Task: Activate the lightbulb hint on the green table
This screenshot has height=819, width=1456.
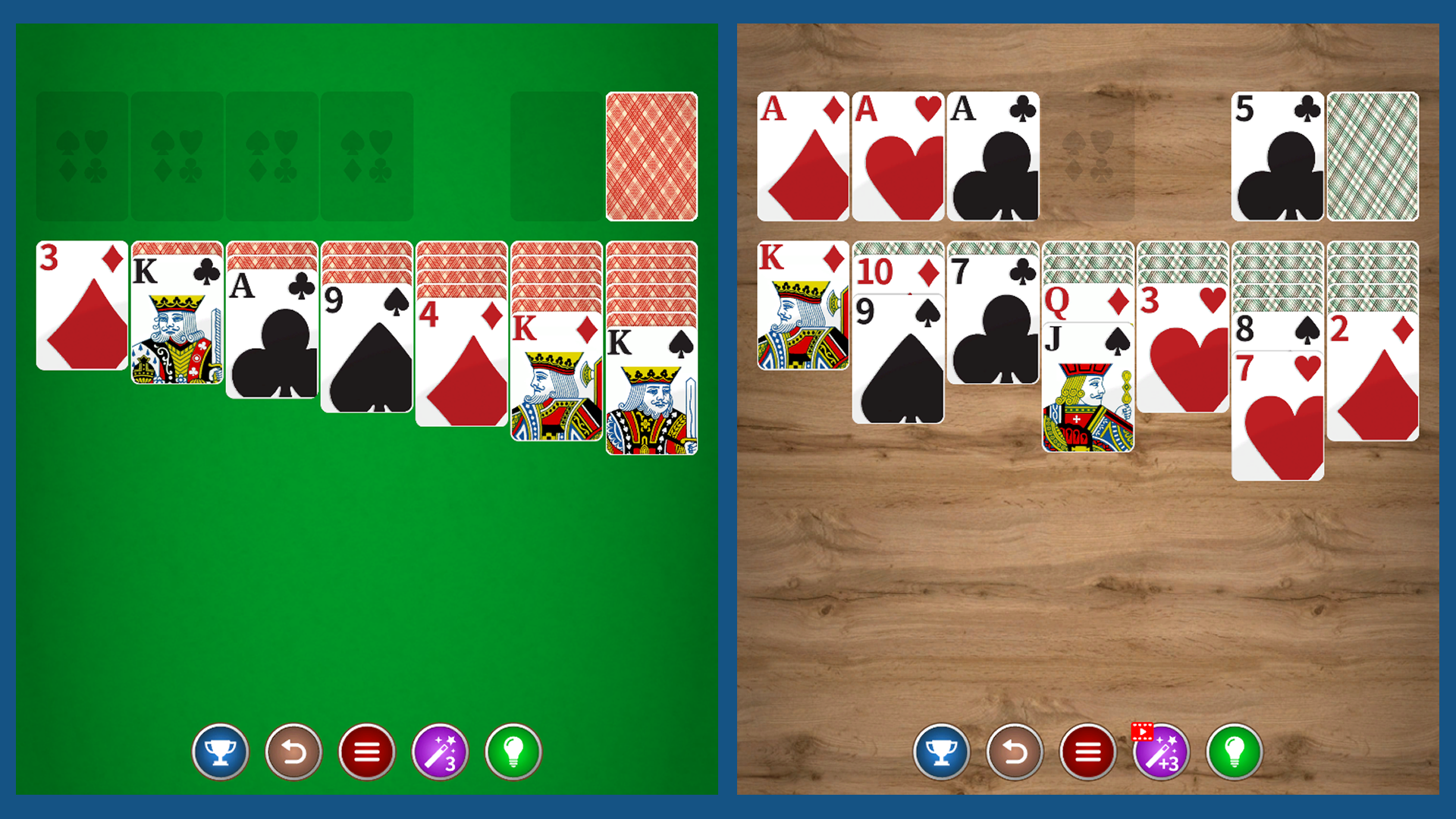Action: (514, 752)
